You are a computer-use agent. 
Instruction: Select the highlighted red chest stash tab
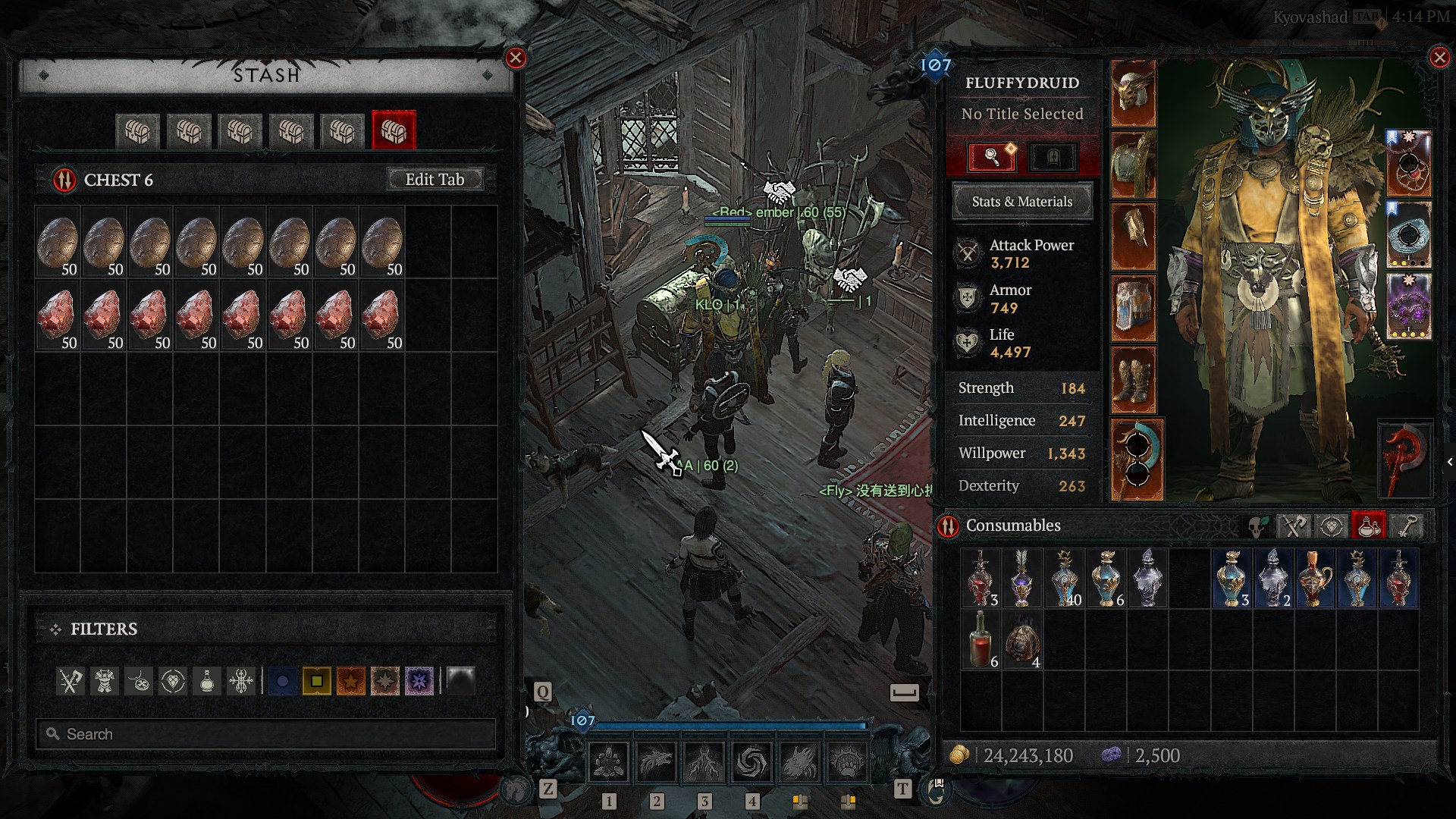[394, 131]
